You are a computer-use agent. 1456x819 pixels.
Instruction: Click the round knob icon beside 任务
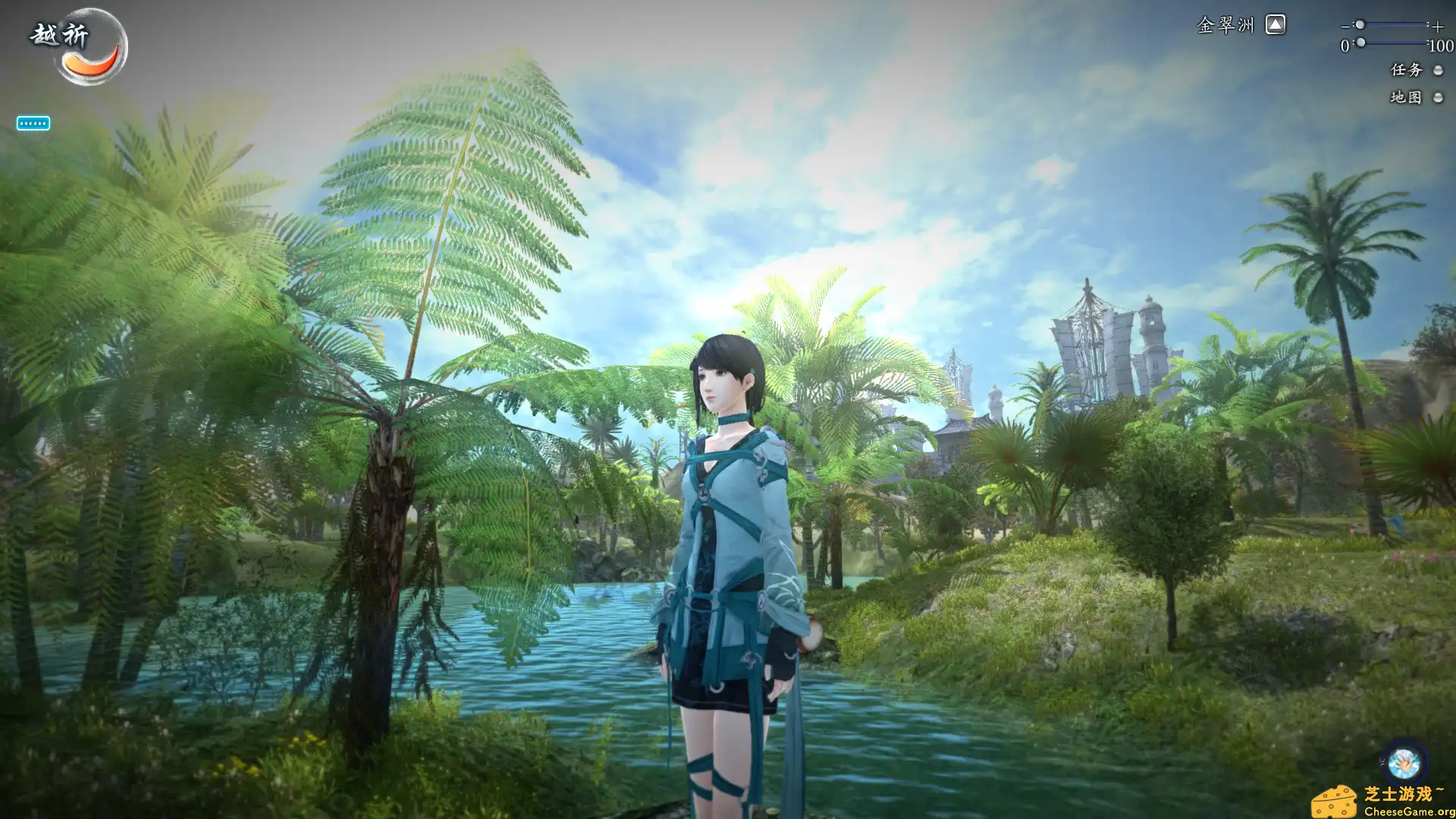[1438, 70]
